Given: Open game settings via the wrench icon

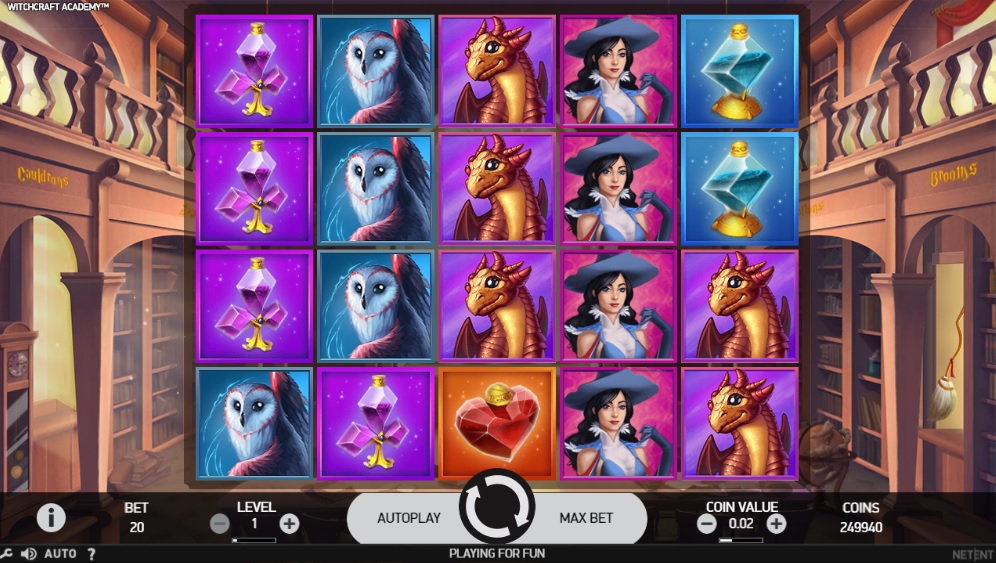Looking at the screenshot, I should (7, 553).
